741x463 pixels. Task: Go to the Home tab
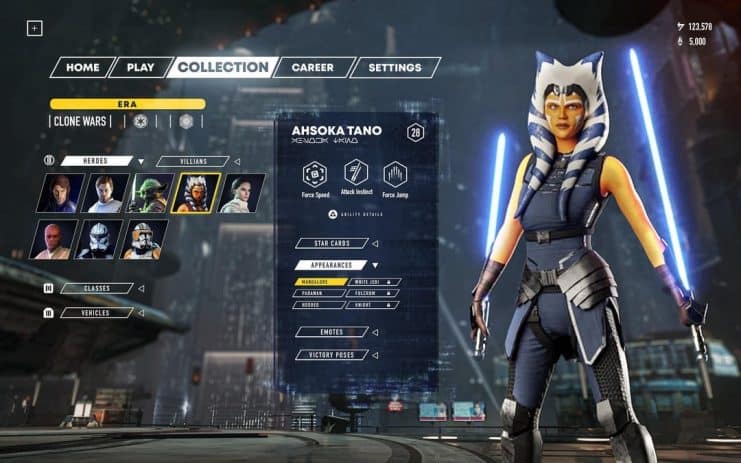pyautogui.click(x=82, y=68)
